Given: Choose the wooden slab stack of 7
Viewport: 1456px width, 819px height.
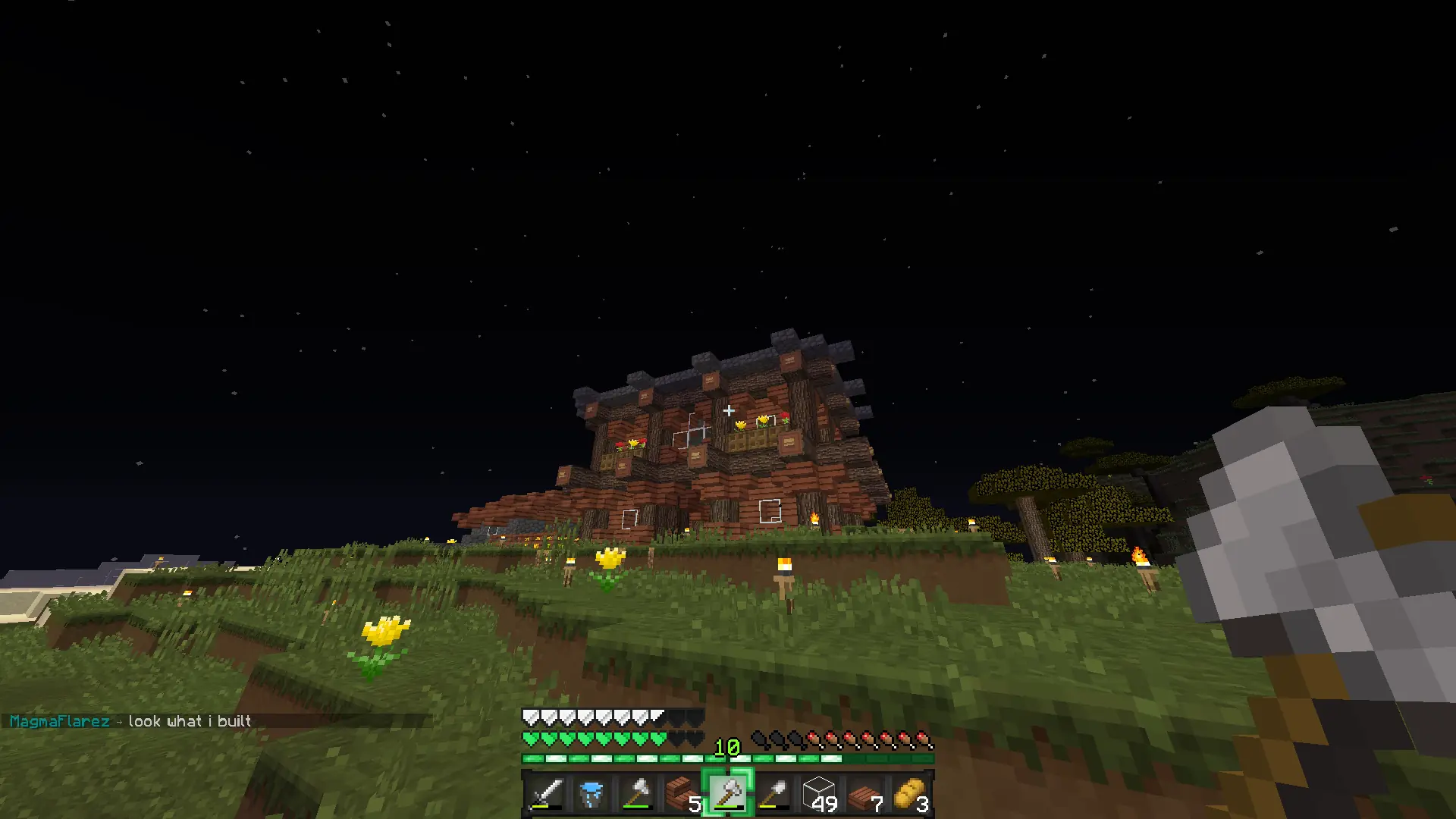Looking at the screenshot, I should point(864,793).
